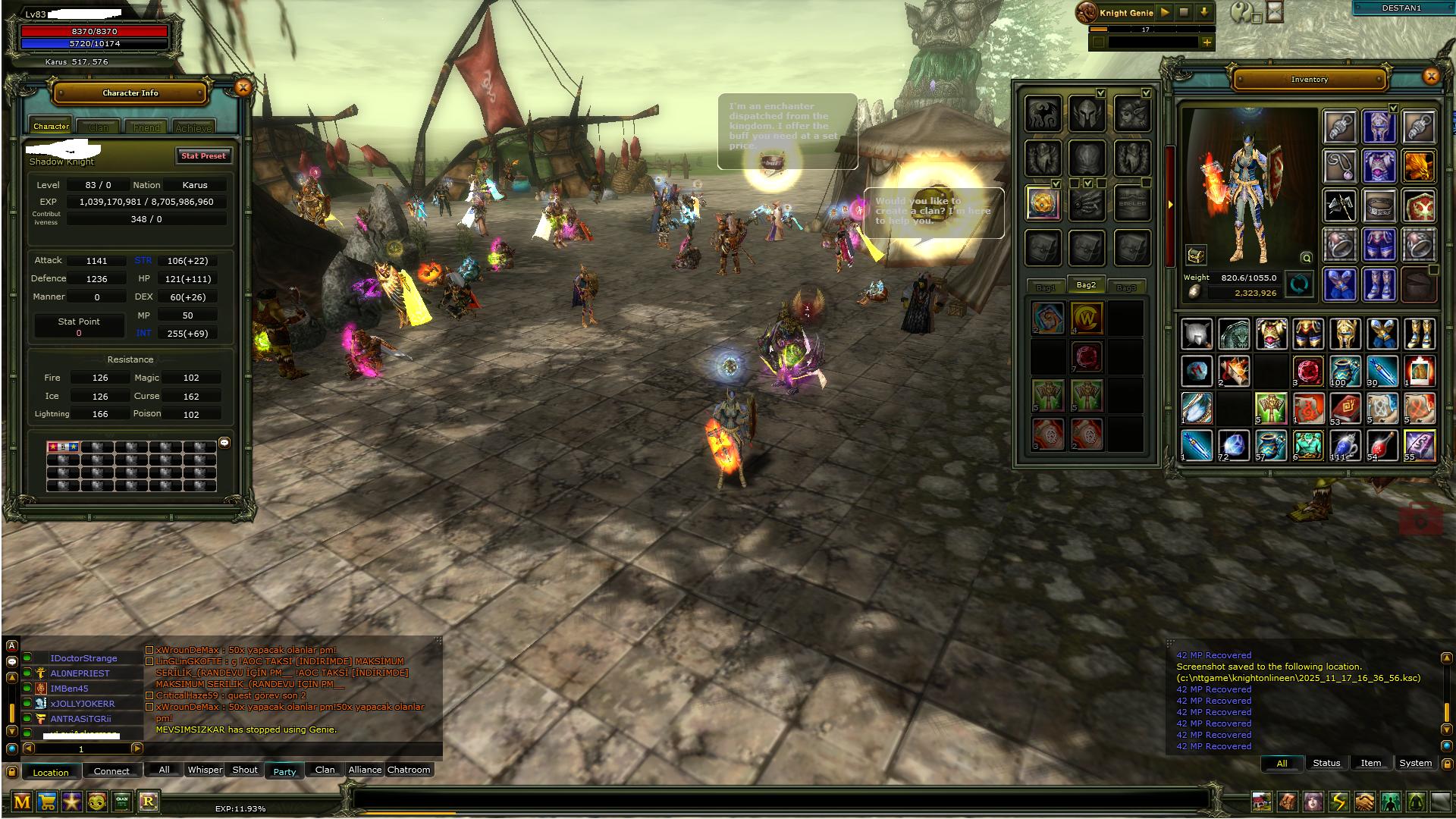This screenshot has height=819, width=1456.
Task: Activate the yellow lightning bolt icon
Action: click(1338, 802)
